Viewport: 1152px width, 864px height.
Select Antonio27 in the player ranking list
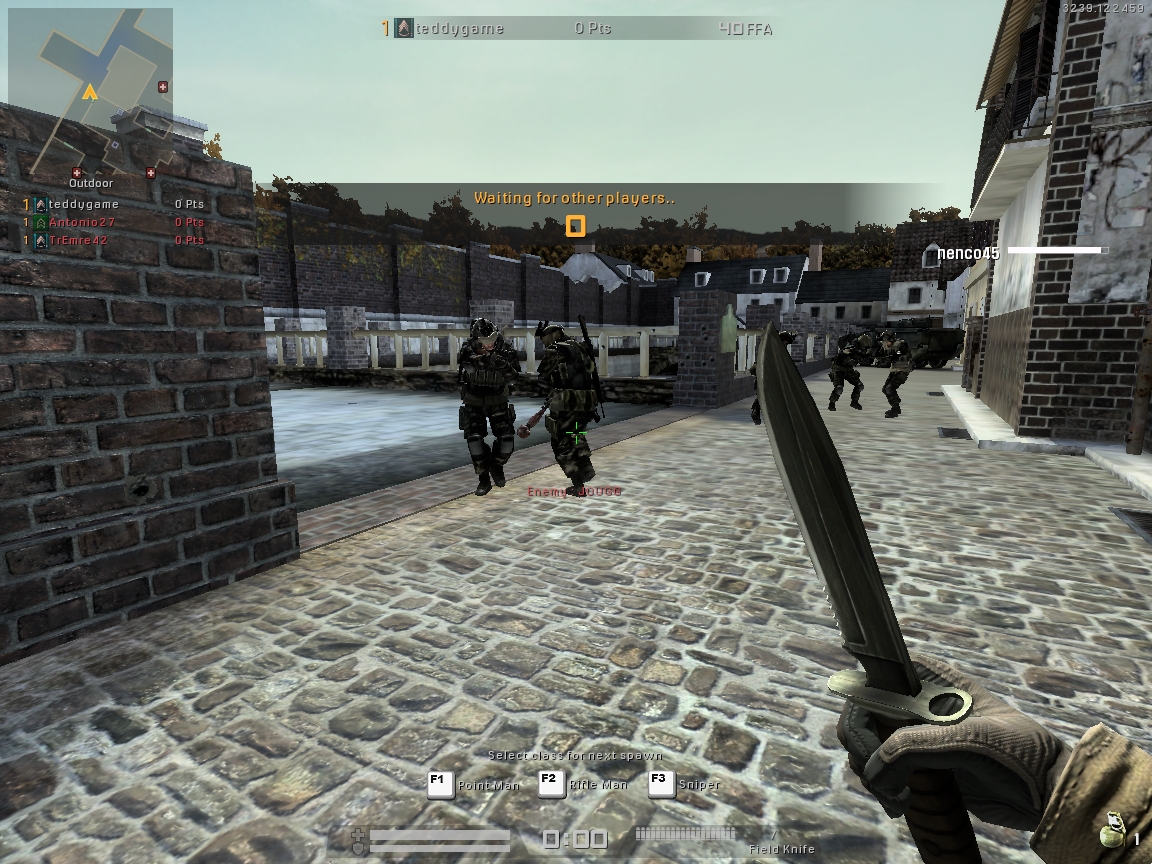[82, 222]
